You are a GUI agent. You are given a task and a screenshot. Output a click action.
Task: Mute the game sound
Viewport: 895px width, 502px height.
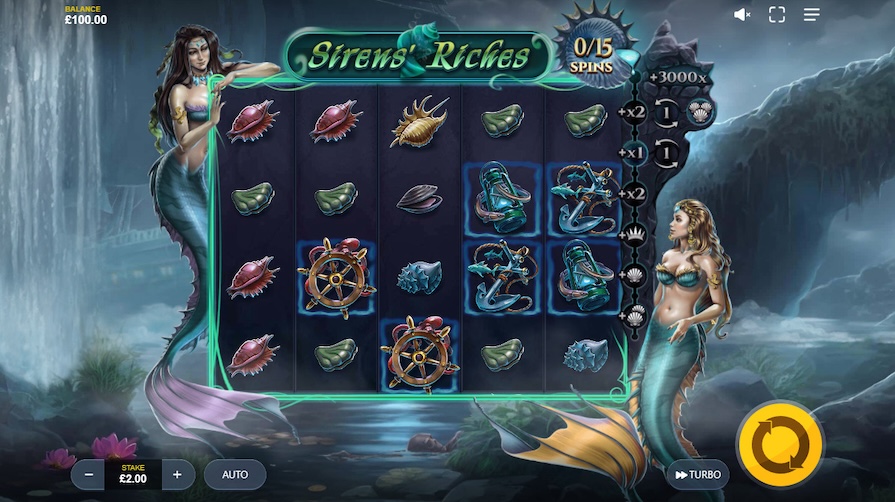tap(742, 14)
